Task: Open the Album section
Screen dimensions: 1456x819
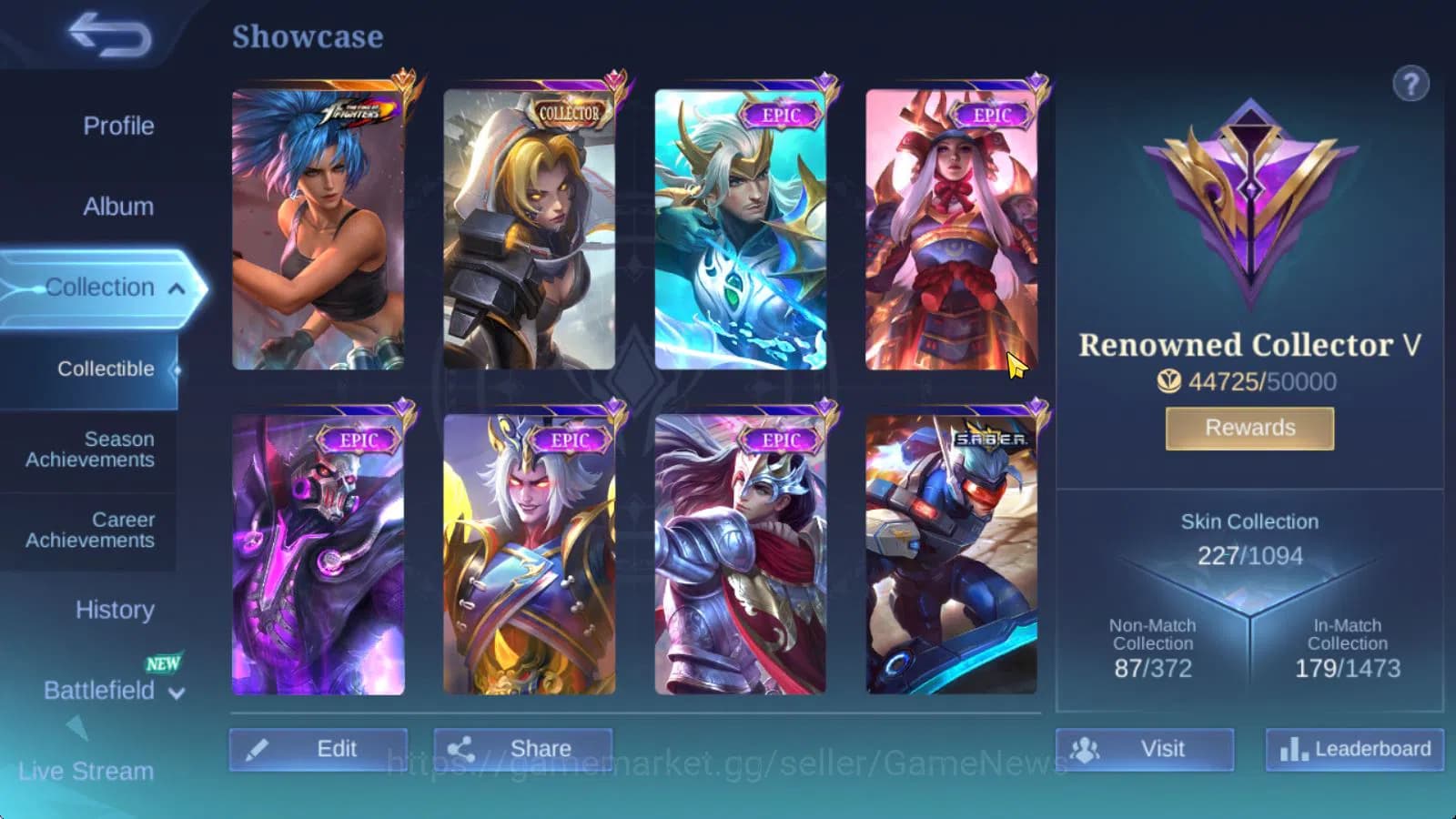Action: 116,207
